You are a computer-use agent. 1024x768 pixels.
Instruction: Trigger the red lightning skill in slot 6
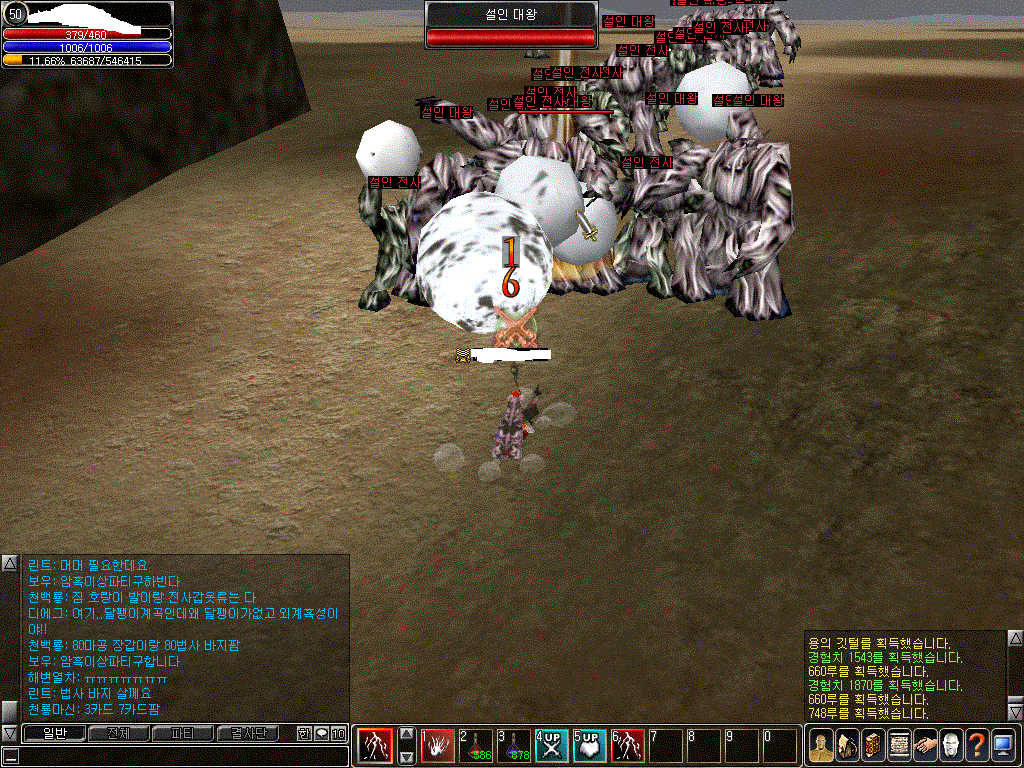click(628, 745)
